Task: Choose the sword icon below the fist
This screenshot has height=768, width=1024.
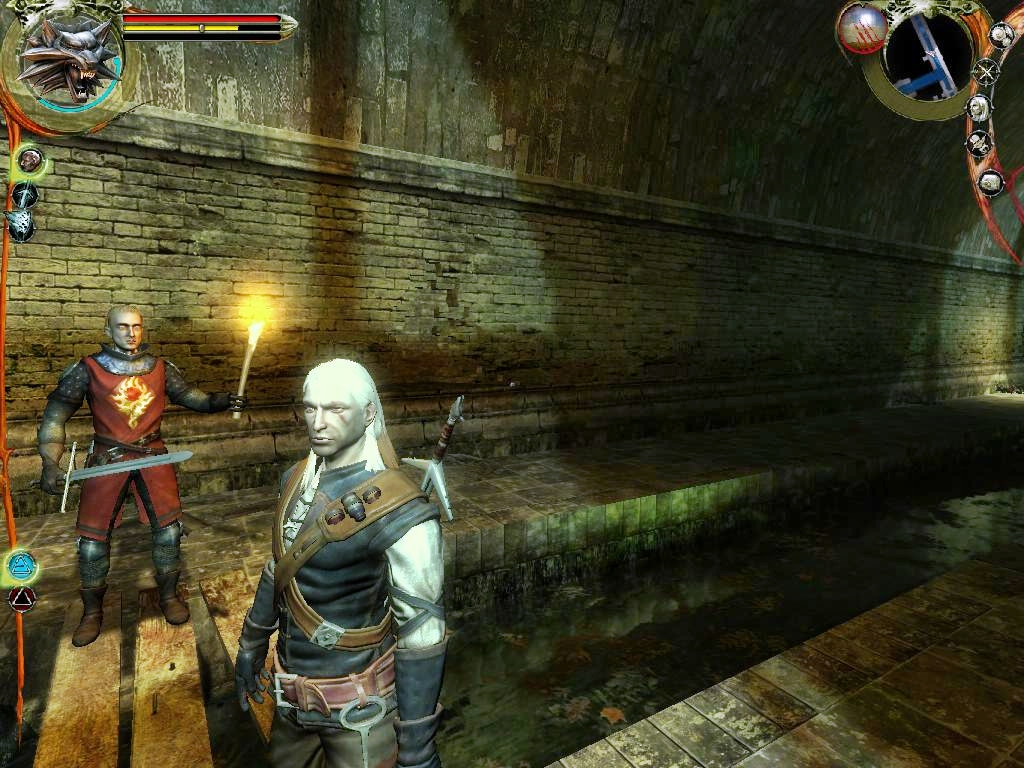Action: click(x=25, y=194)
